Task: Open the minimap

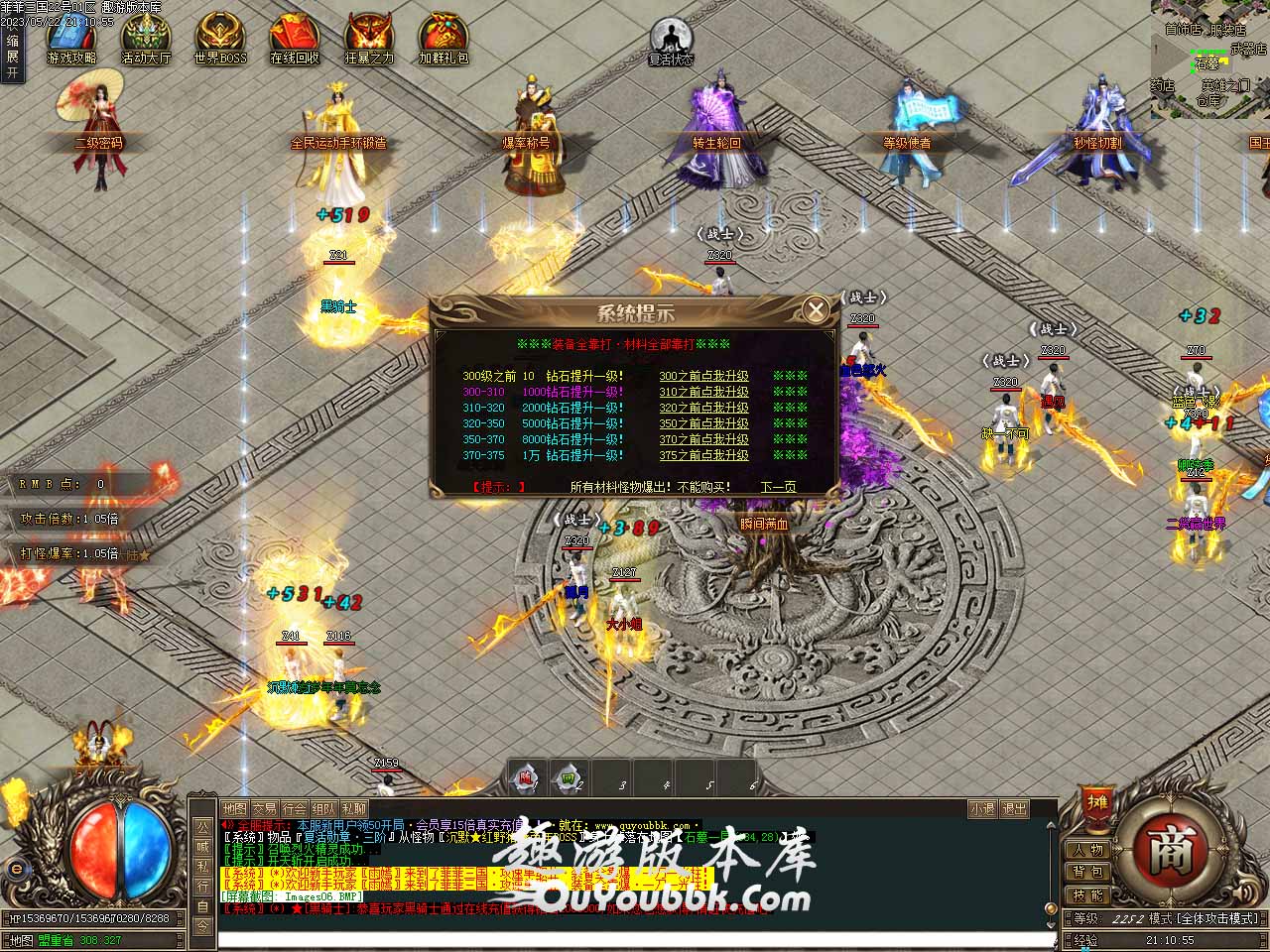Action: coord(1209,59)
